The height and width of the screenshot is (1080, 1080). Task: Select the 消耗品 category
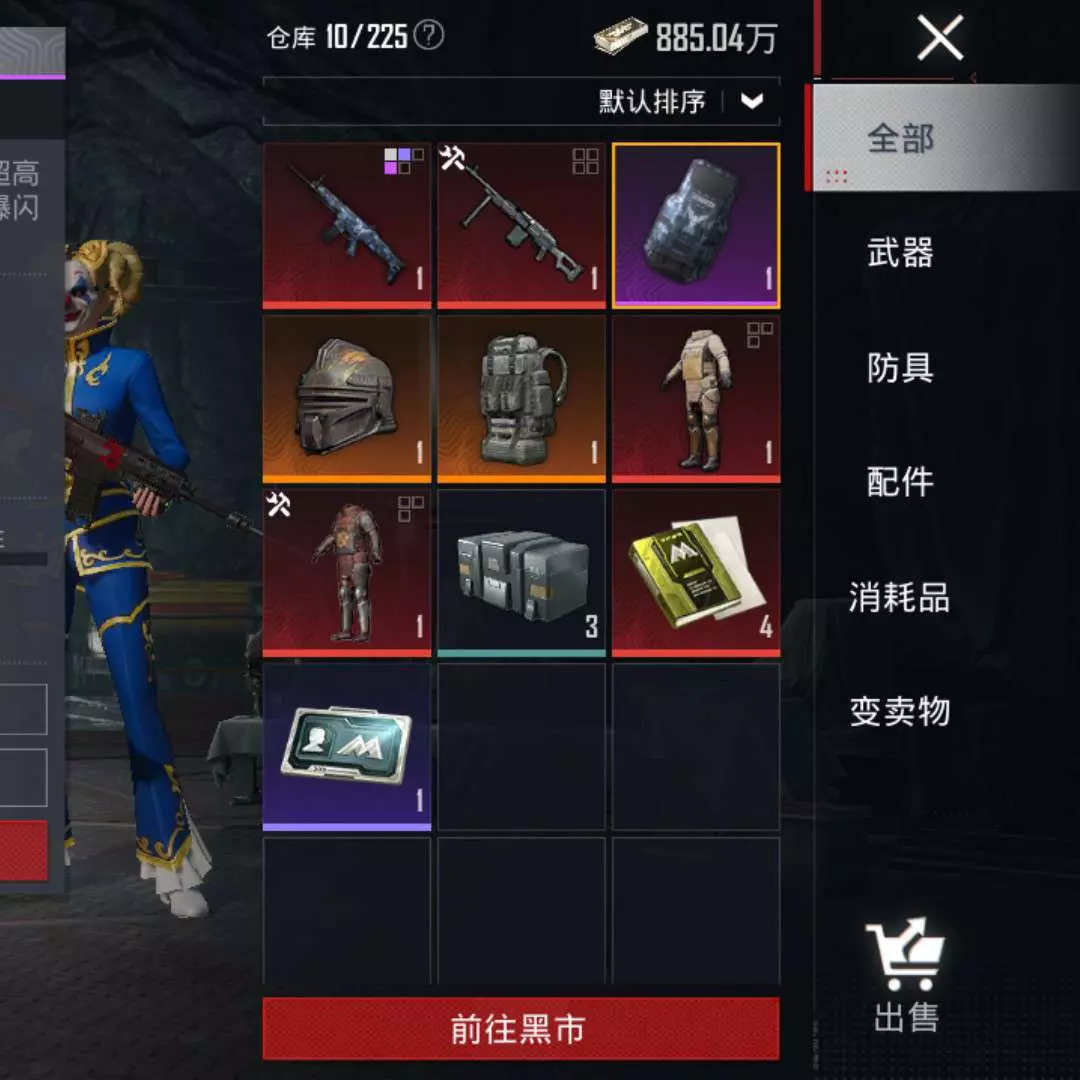coord(900,597)
